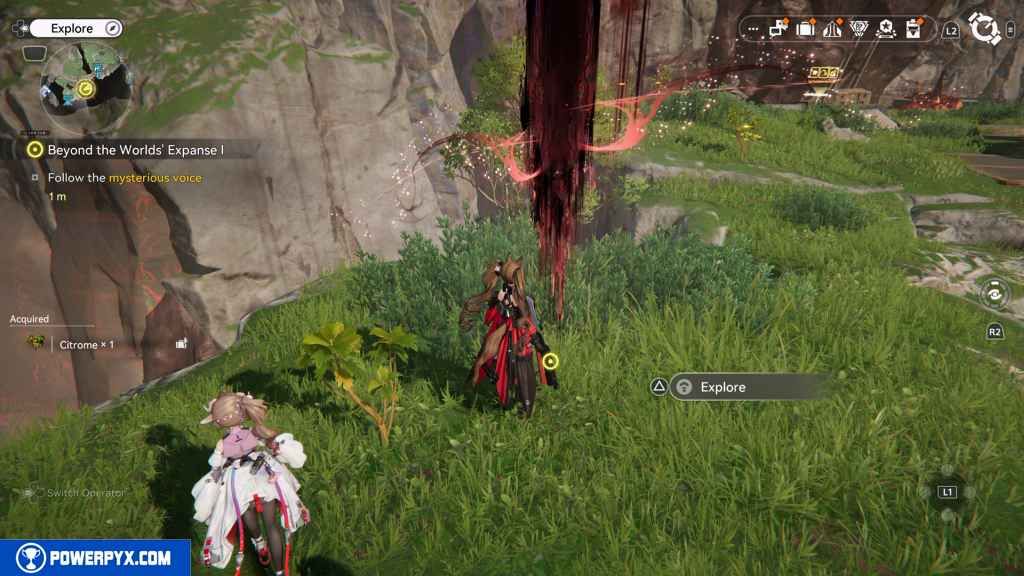This screenshot has height=576, width=1024.
Task: Open the circular minimap
Action: pyautogui.click(x=84, y=88)
